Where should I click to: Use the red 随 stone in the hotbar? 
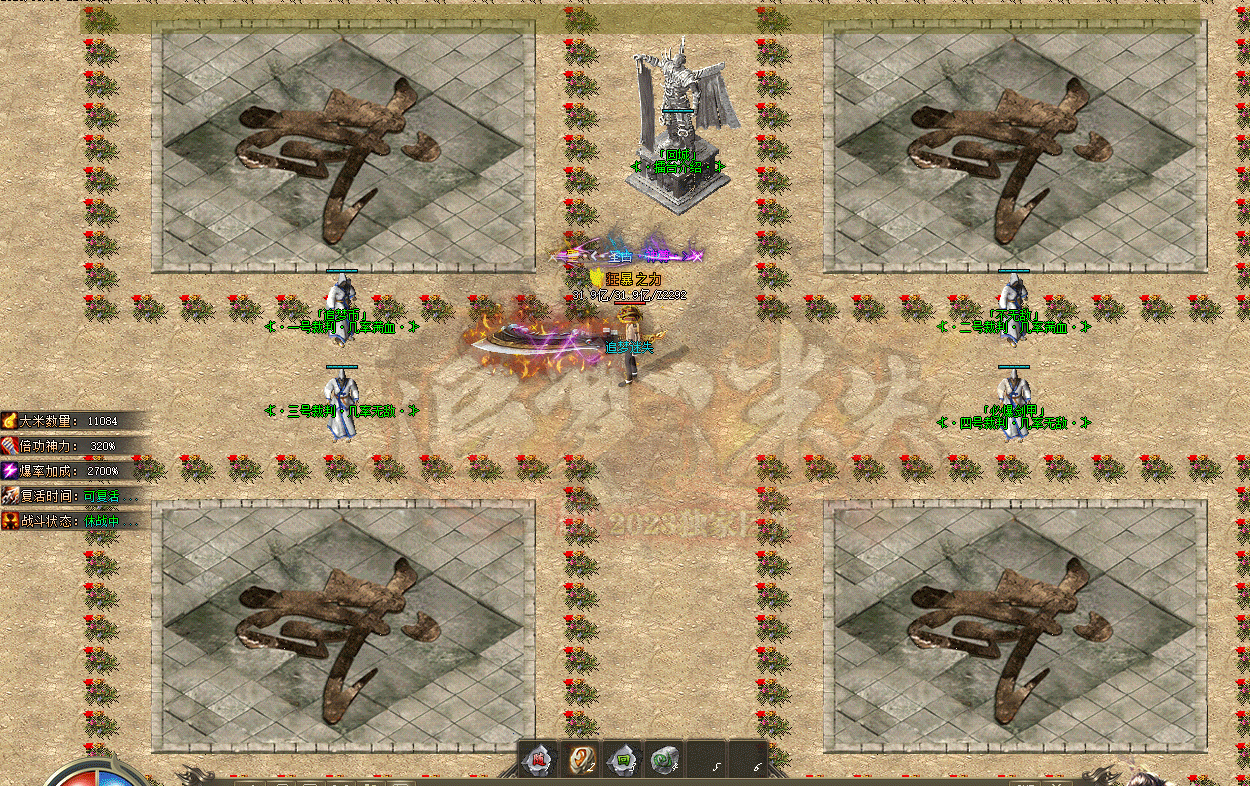tap(537, 759)
